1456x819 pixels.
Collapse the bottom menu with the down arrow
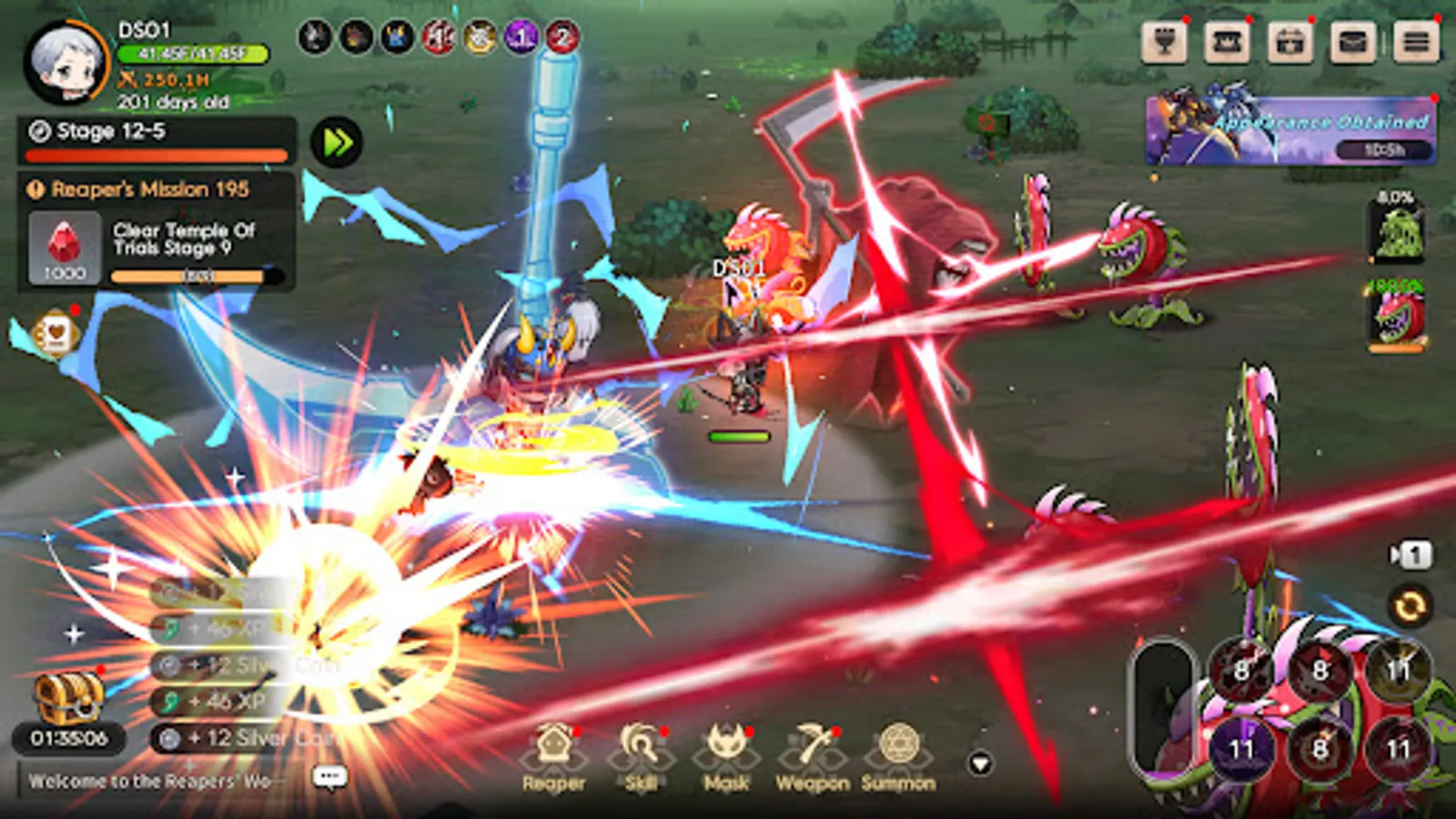coord(981,761)
